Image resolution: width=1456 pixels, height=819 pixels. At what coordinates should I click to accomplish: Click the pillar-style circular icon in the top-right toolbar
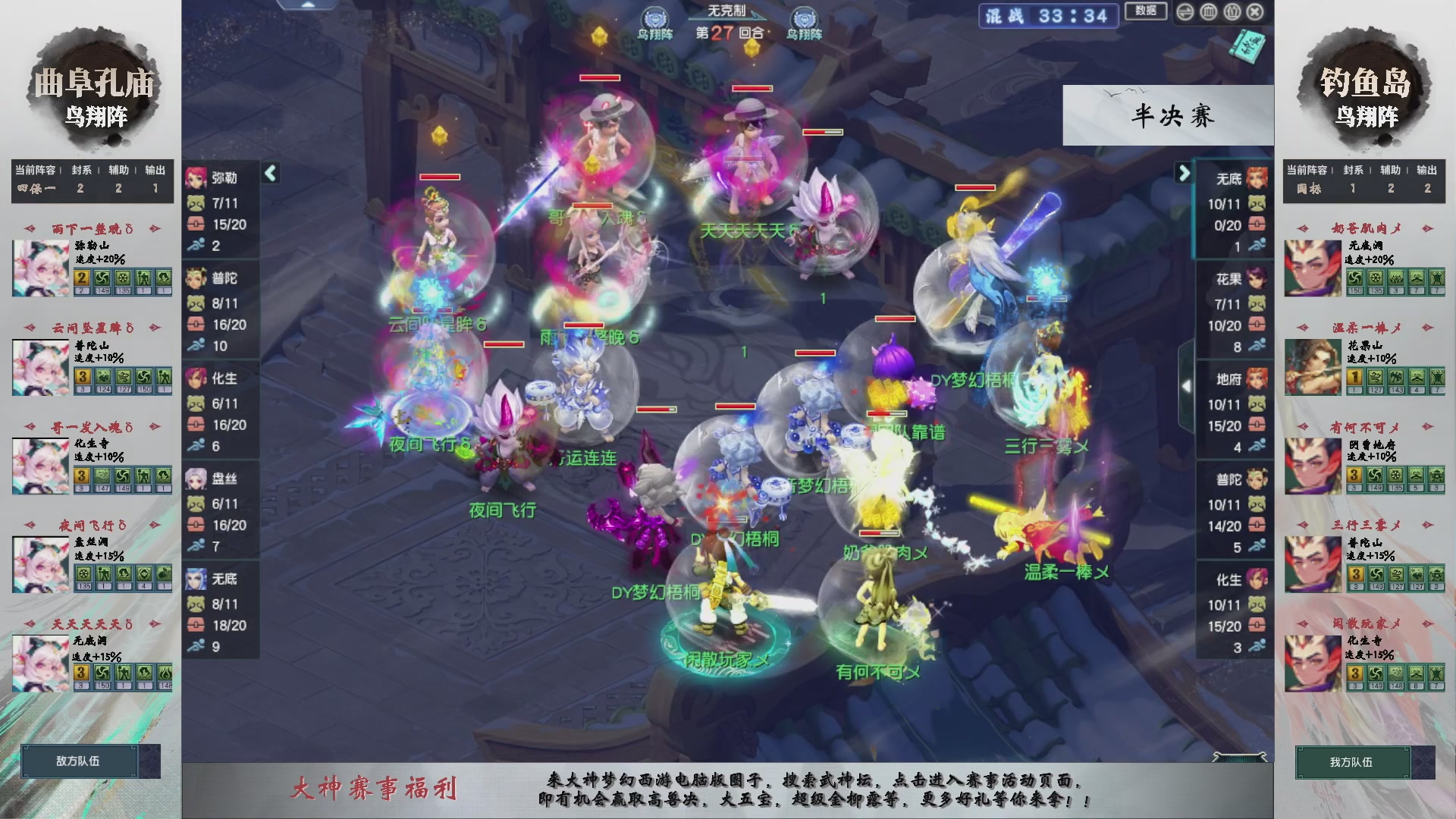point(1207,12)
